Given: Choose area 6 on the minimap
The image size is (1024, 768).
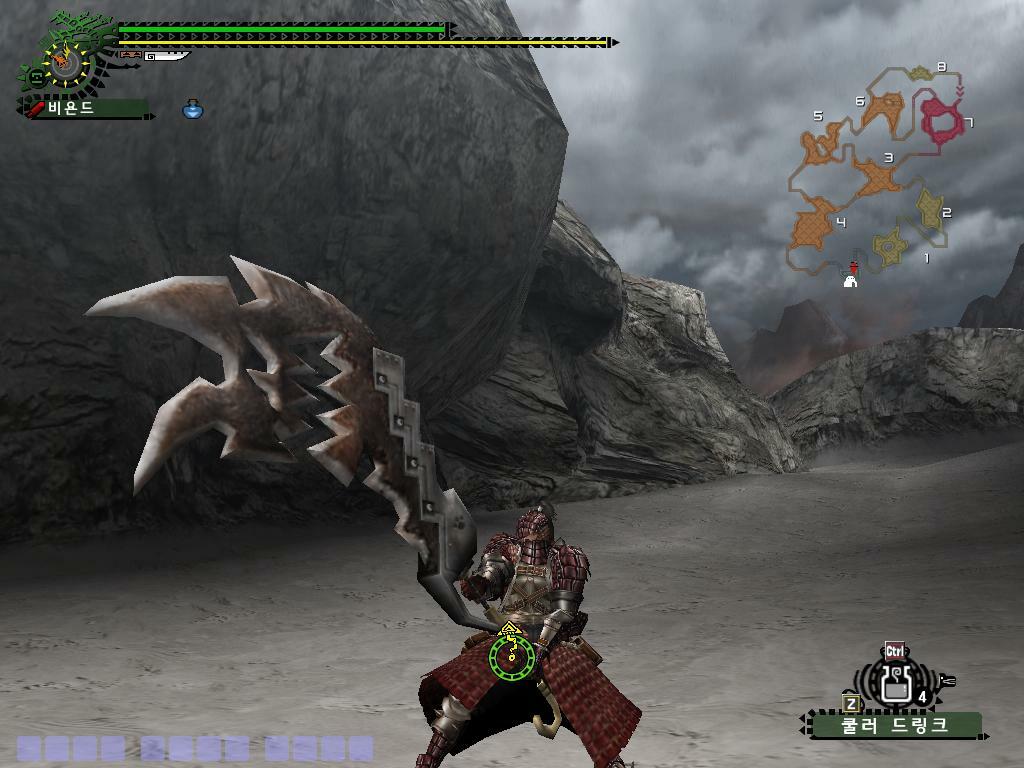Looking at the screenshot, I should (x=883, y=109).
